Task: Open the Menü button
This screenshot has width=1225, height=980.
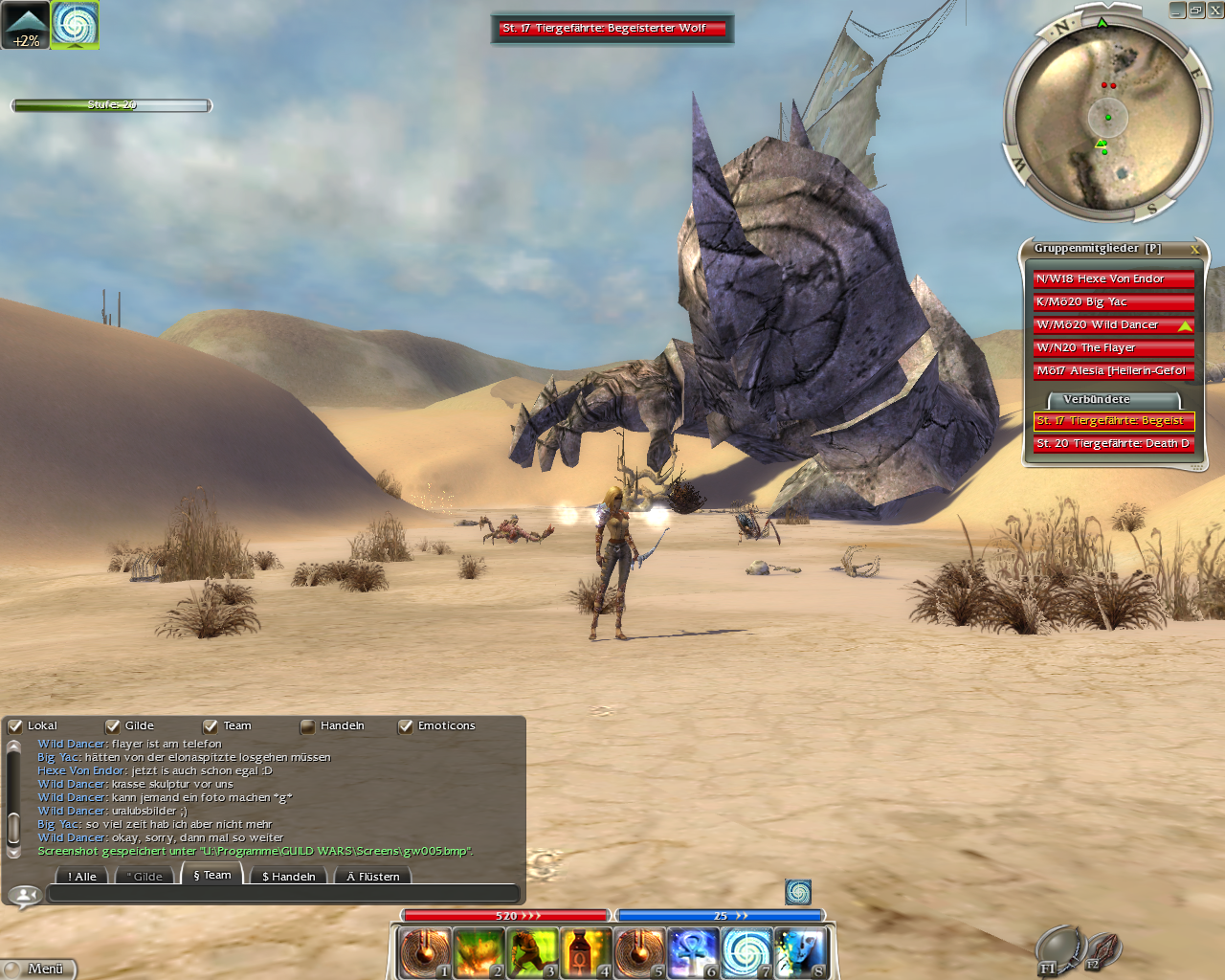Action: pyautogui.click(x=38, y=969)
